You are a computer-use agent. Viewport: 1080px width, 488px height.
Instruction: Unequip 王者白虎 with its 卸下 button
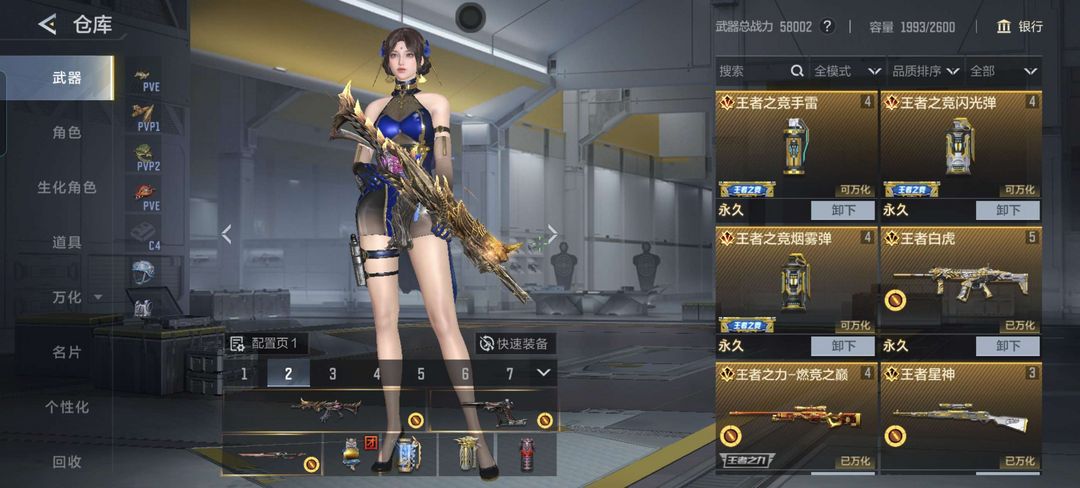pos(1008,346)
